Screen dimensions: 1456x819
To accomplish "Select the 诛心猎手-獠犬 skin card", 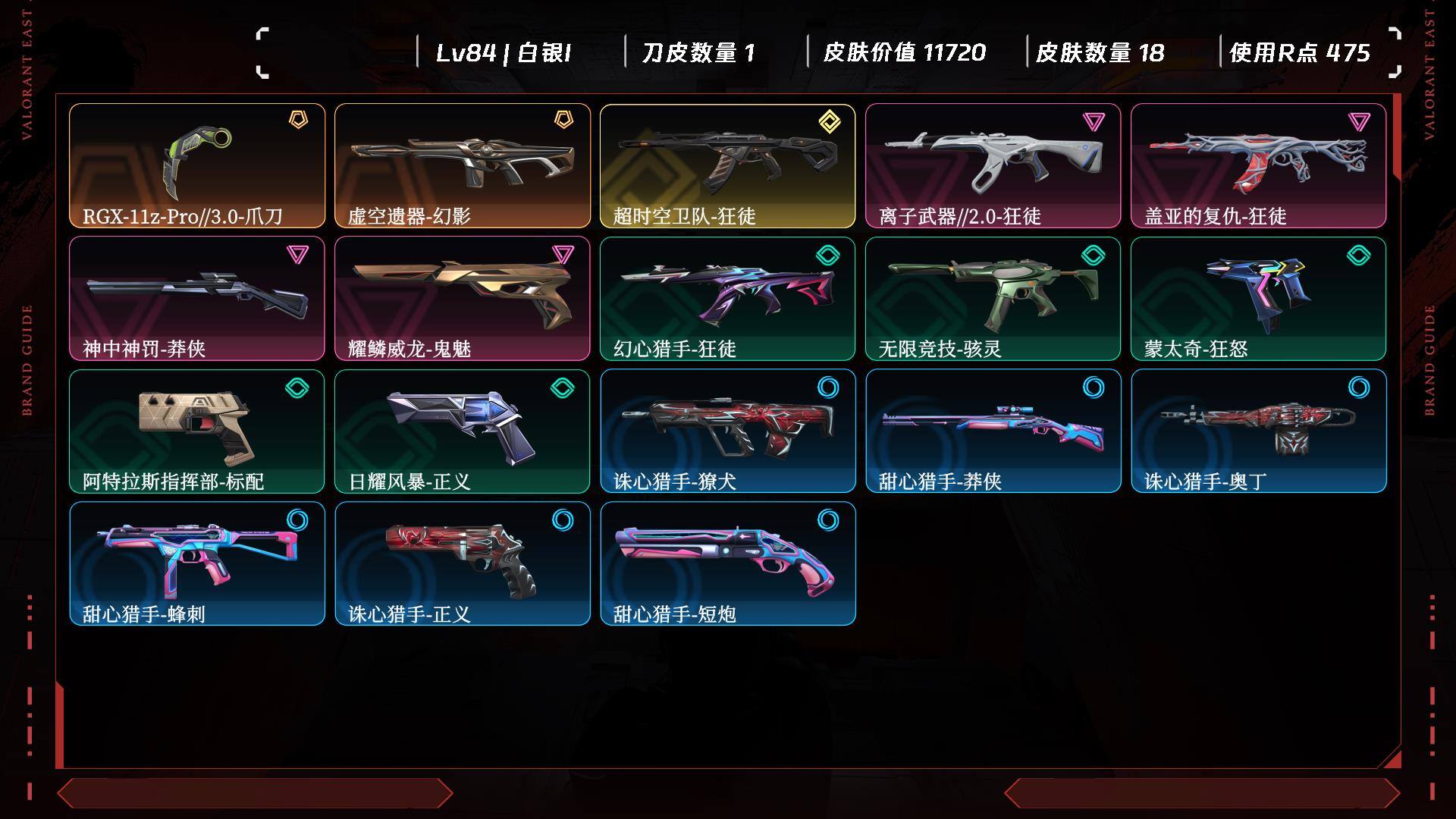I will coord(728,431).
